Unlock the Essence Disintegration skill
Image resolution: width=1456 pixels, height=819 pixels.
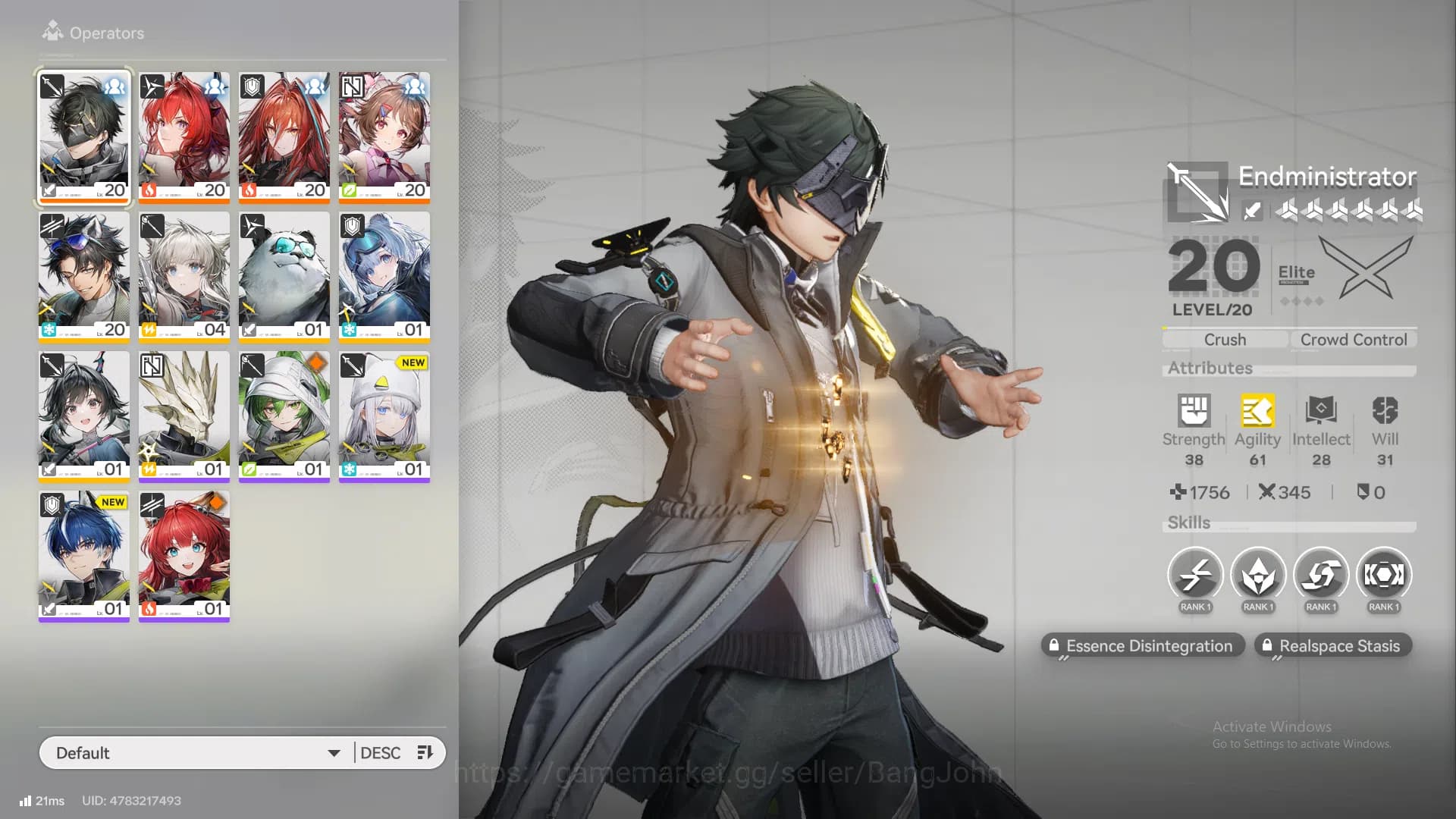(x=1144, y=645)
